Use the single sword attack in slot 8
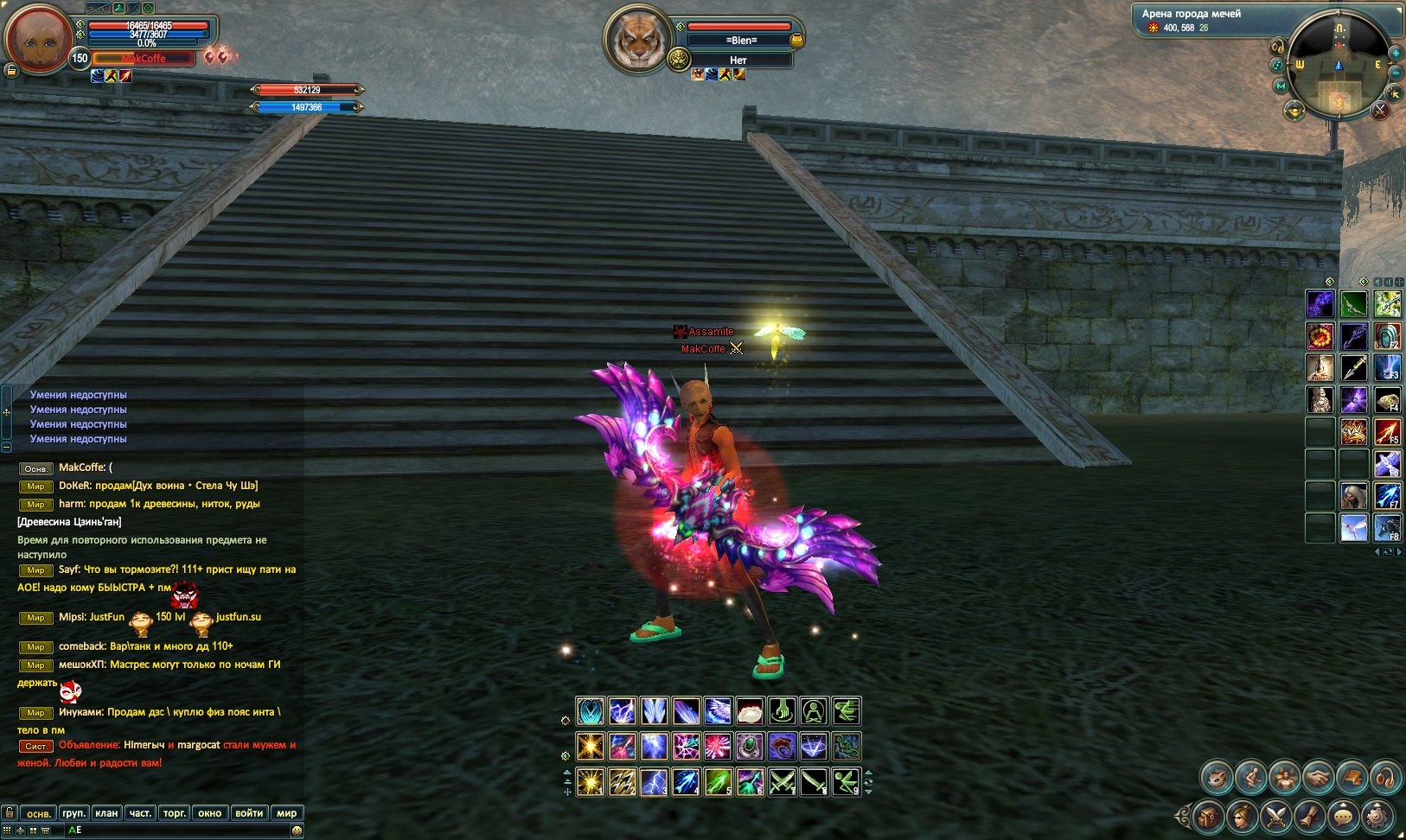1406x840 pixels. click(814, 782)
